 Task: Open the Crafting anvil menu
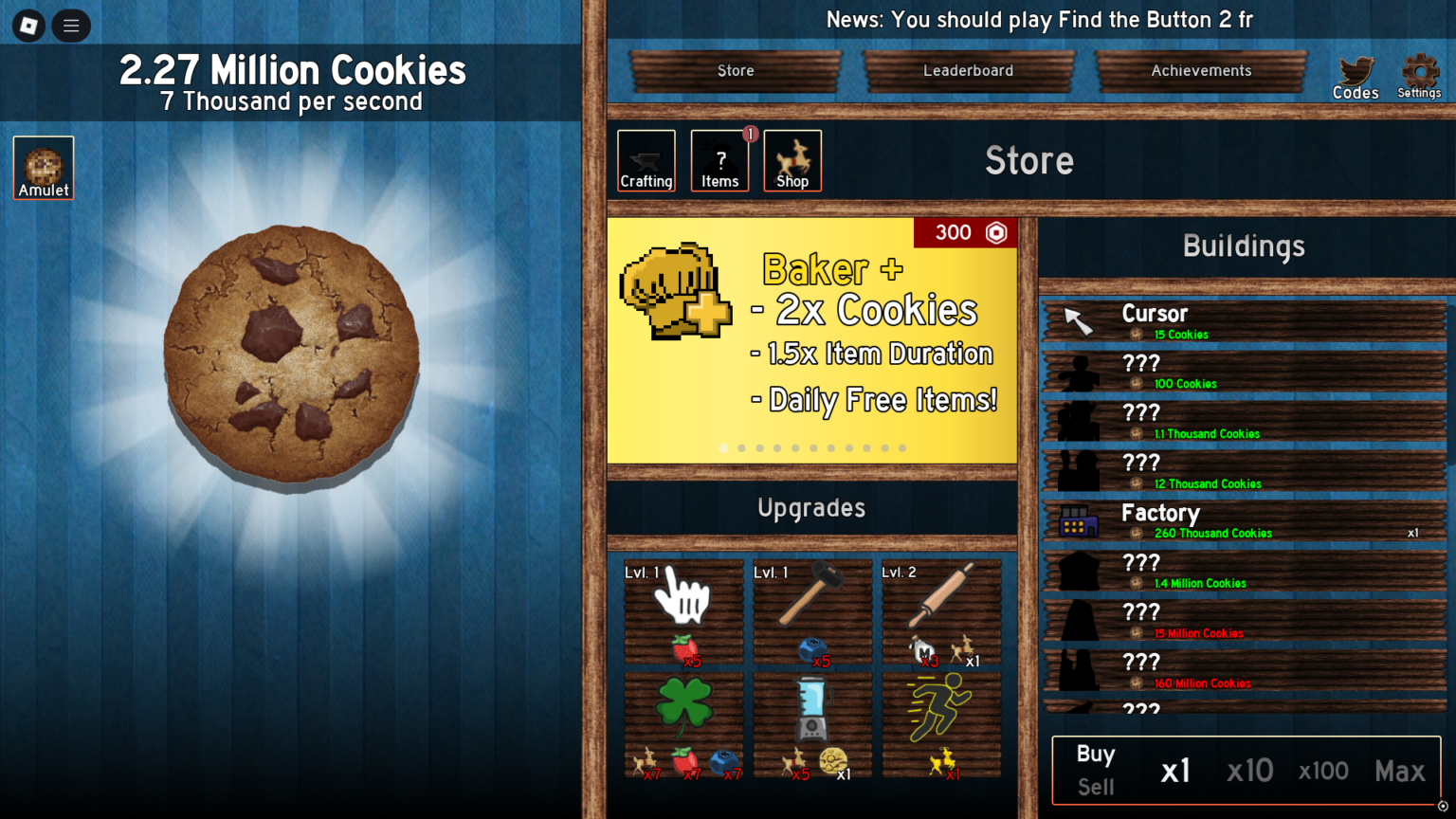tap(646, 160)
